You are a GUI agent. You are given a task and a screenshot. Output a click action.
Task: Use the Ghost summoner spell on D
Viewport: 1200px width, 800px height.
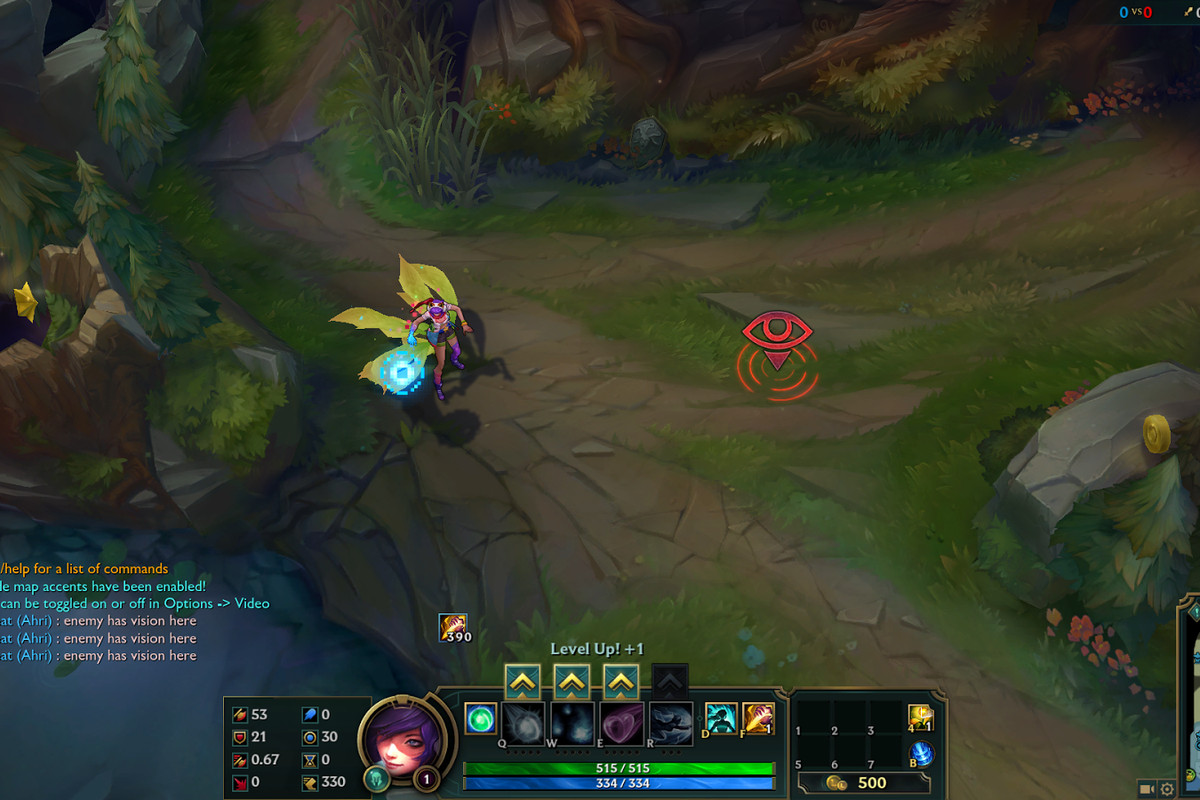point(721,718)
